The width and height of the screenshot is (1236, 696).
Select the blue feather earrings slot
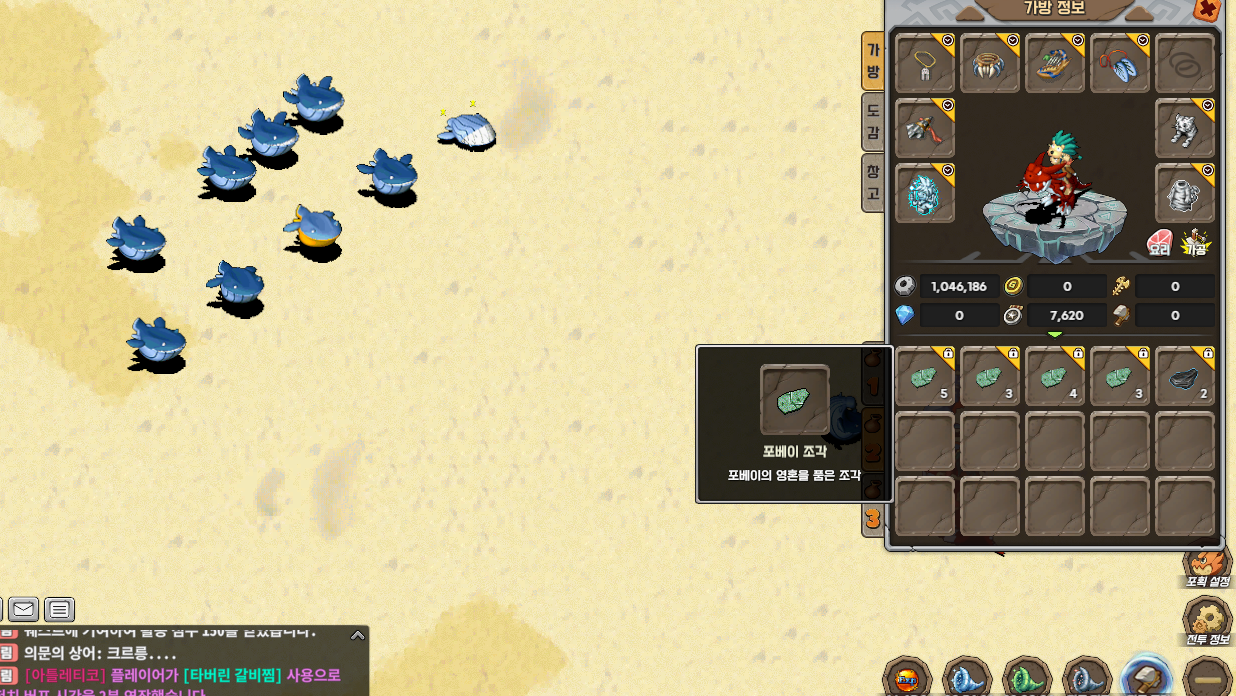pyautogui.click(x=1120, y=64)
